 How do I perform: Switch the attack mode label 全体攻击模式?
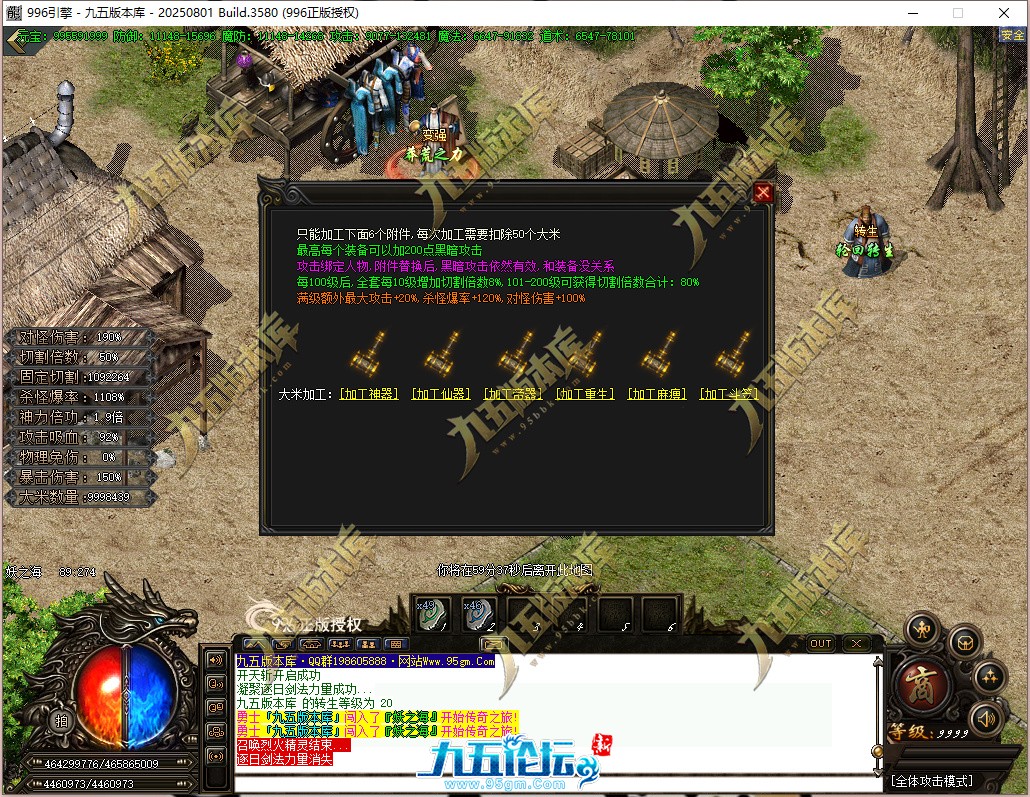pos(930,780)
